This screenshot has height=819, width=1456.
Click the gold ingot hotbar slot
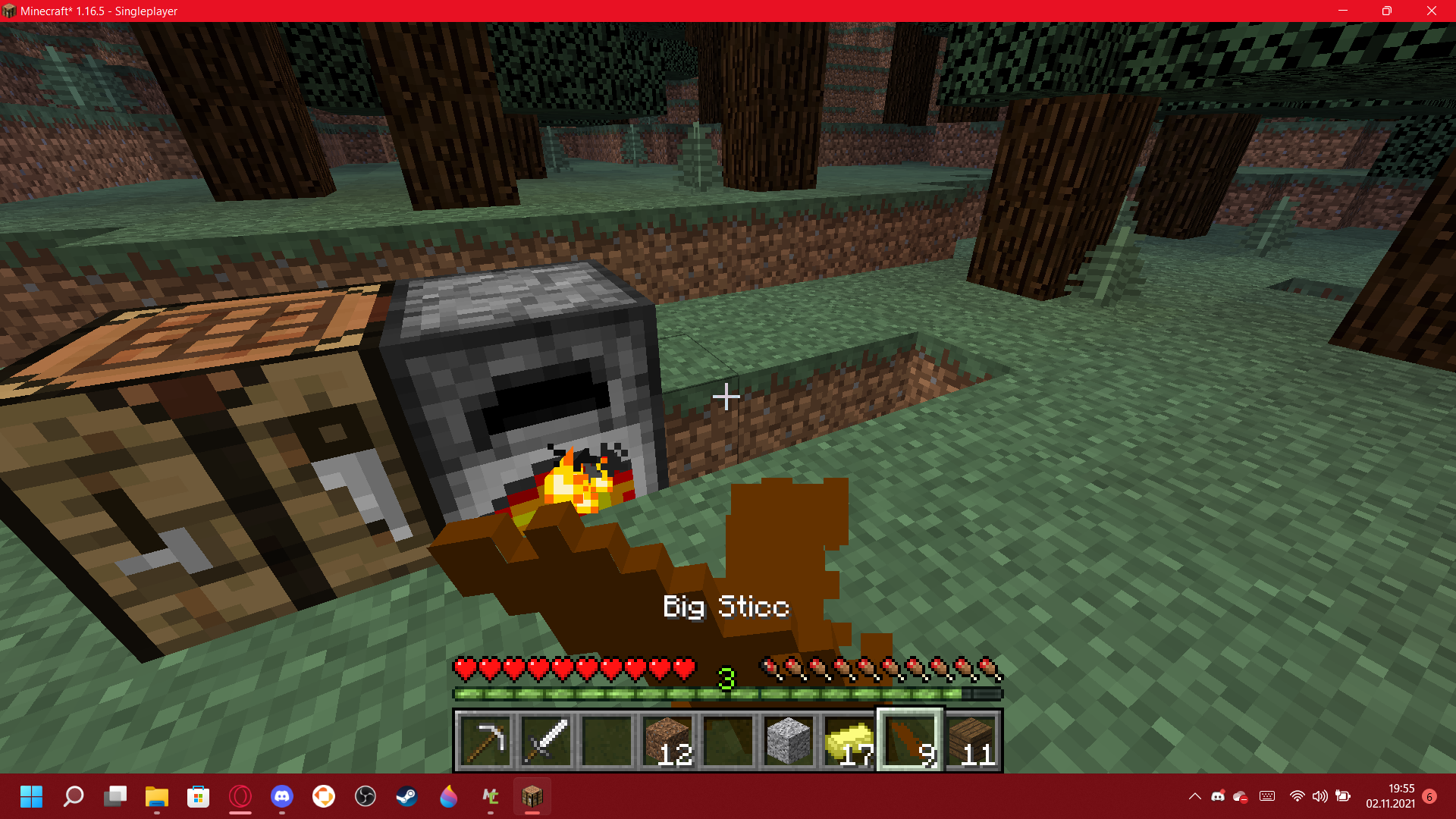[x=849, y=741]
